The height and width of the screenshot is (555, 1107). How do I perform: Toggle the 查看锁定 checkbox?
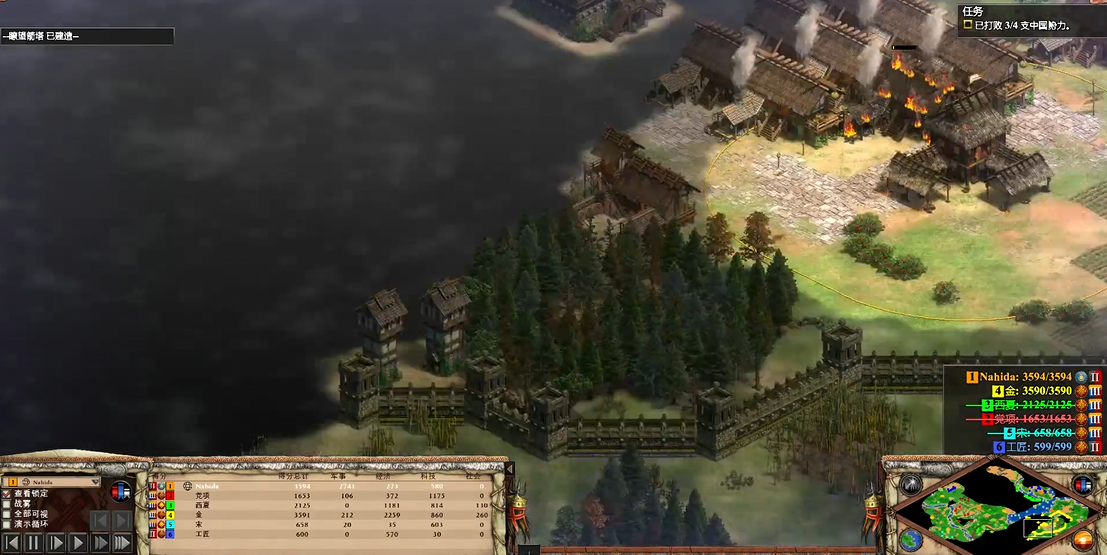coord(8,493)
